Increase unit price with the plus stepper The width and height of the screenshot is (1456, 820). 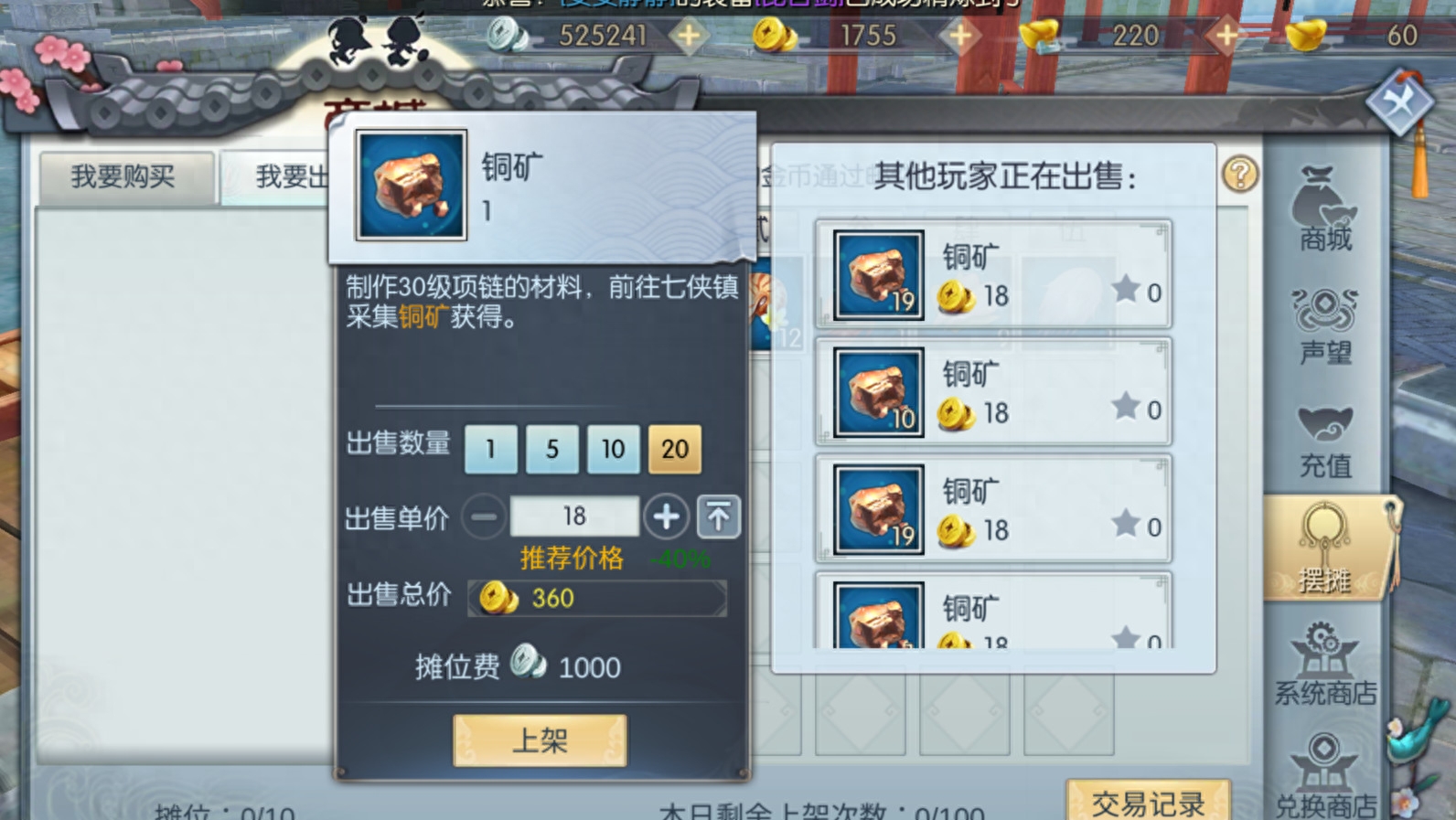[667, 516]
